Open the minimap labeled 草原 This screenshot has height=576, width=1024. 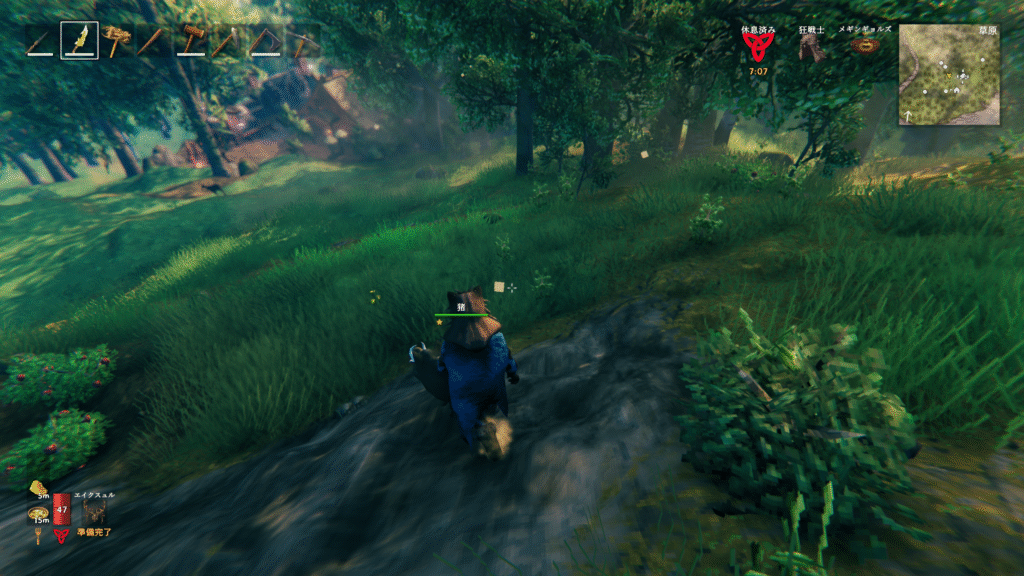click(x=948, y=74)
